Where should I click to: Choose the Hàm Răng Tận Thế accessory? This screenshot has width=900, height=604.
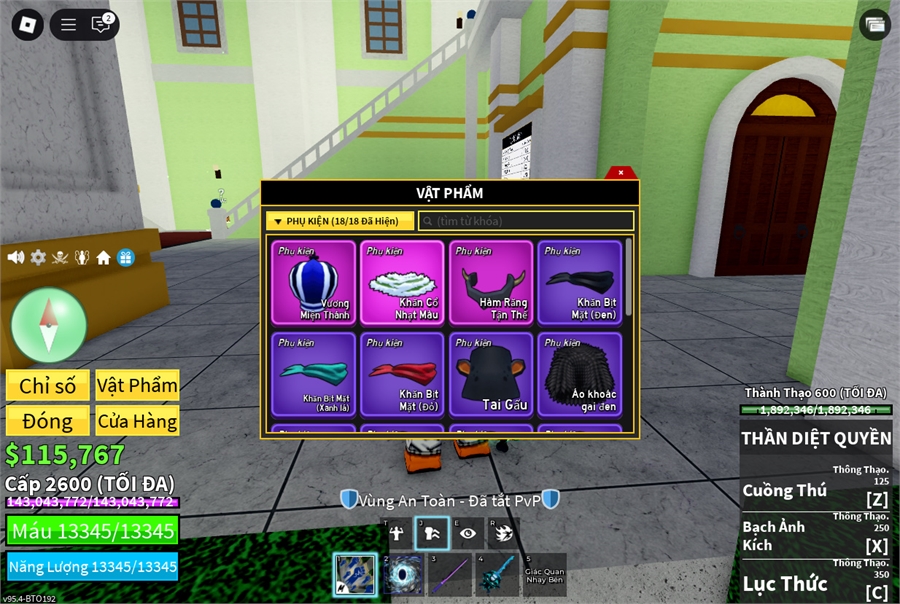point(491,282)
